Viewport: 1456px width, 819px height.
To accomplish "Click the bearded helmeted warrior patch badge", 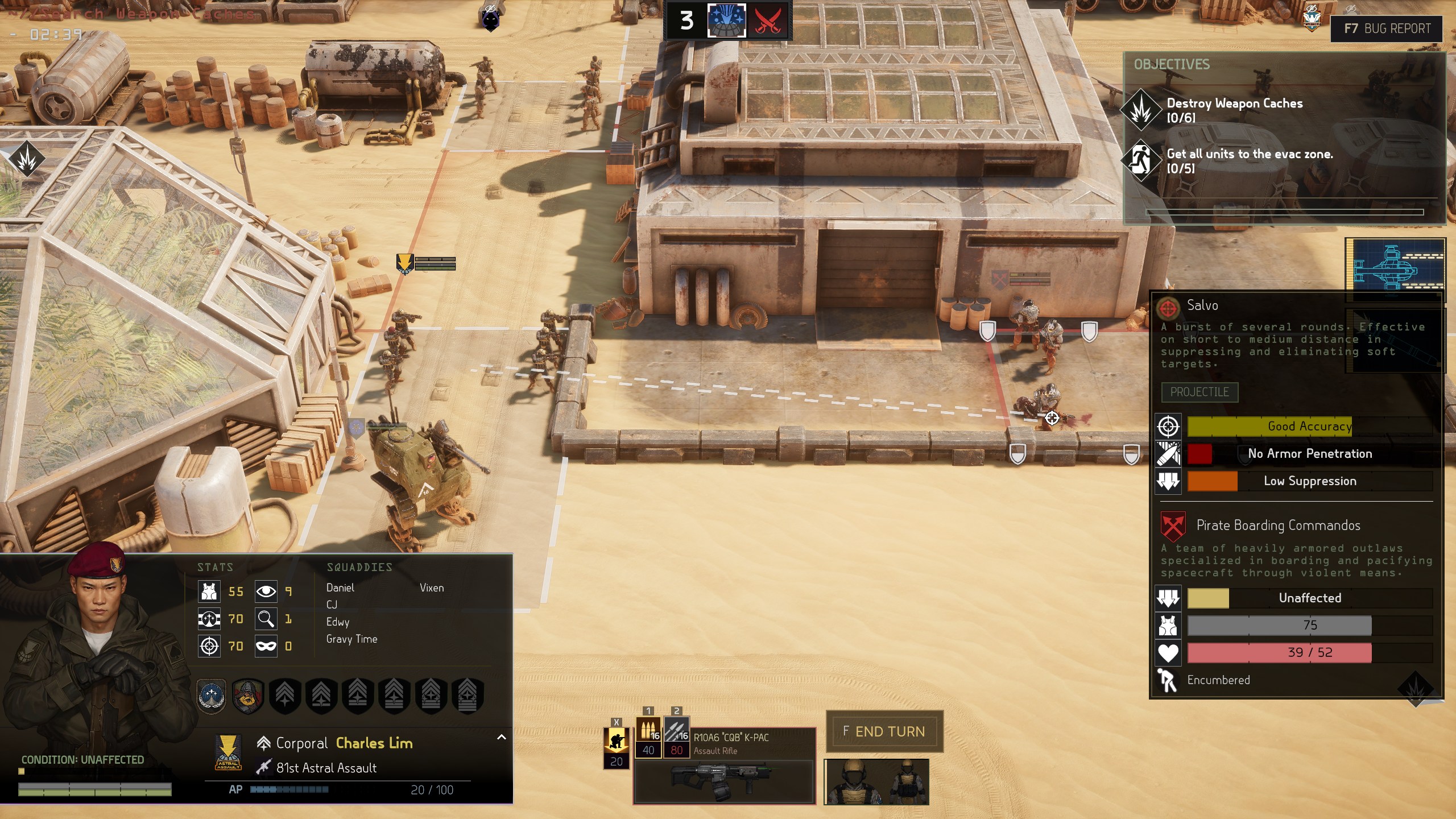I will 248,695.
